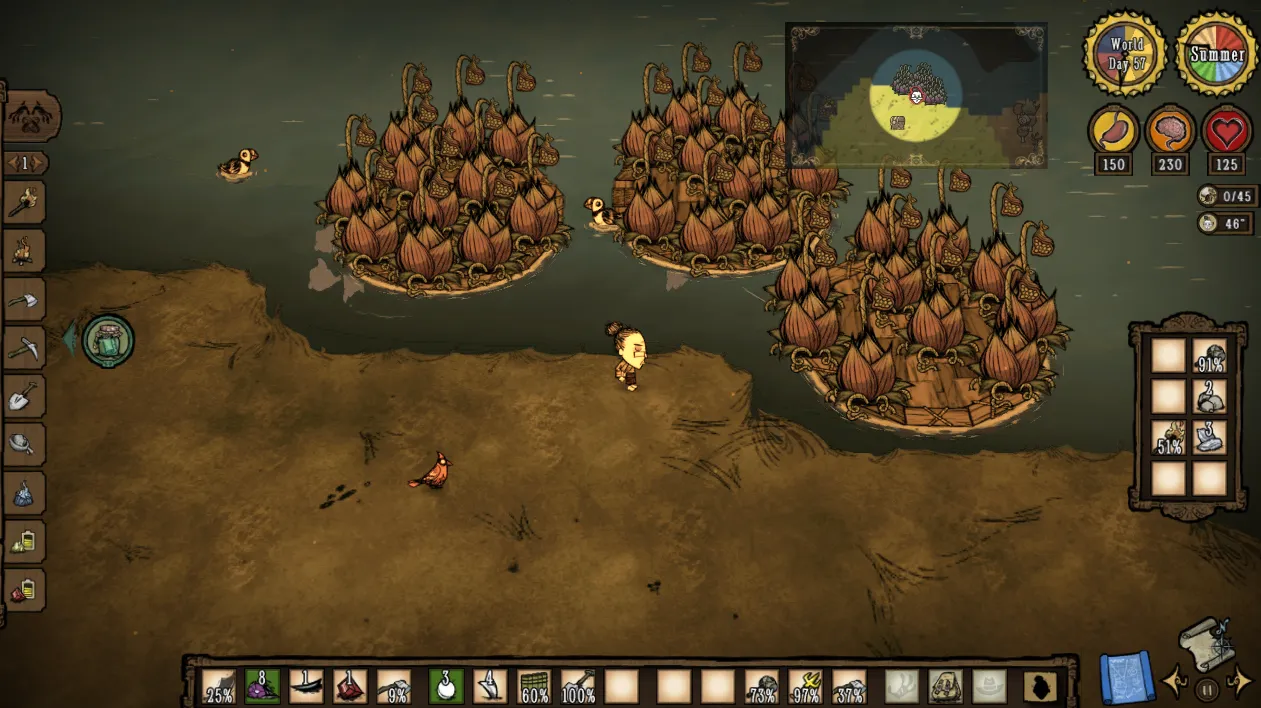1261x708 pixels.
Task: Pick the backpack rocks stack of 2
Action: click(1209, 397)
